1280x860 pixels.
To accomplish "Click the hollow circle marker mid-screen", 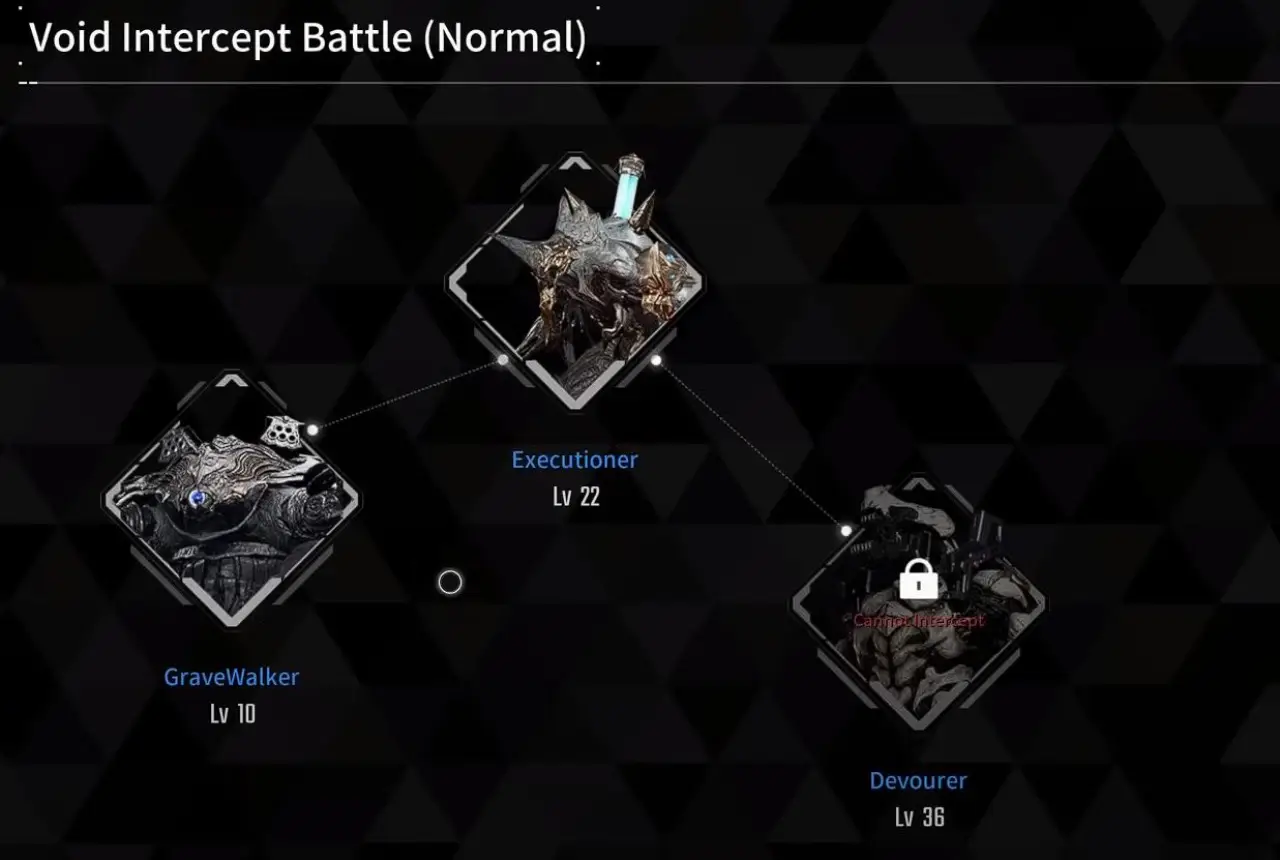I will [x=449, y=581].
